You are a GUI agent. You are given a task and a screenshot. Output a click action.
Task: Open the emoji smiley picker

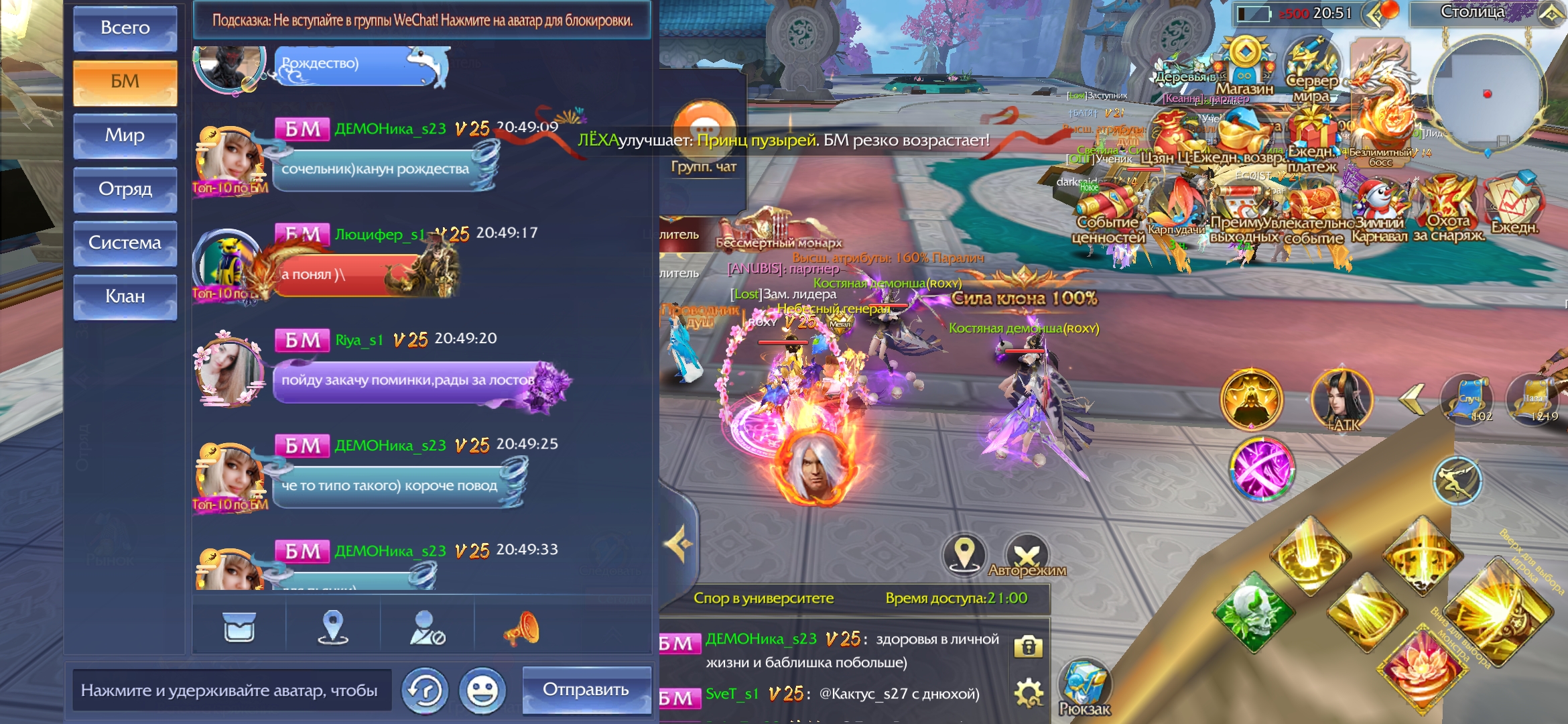click(482, 690)
